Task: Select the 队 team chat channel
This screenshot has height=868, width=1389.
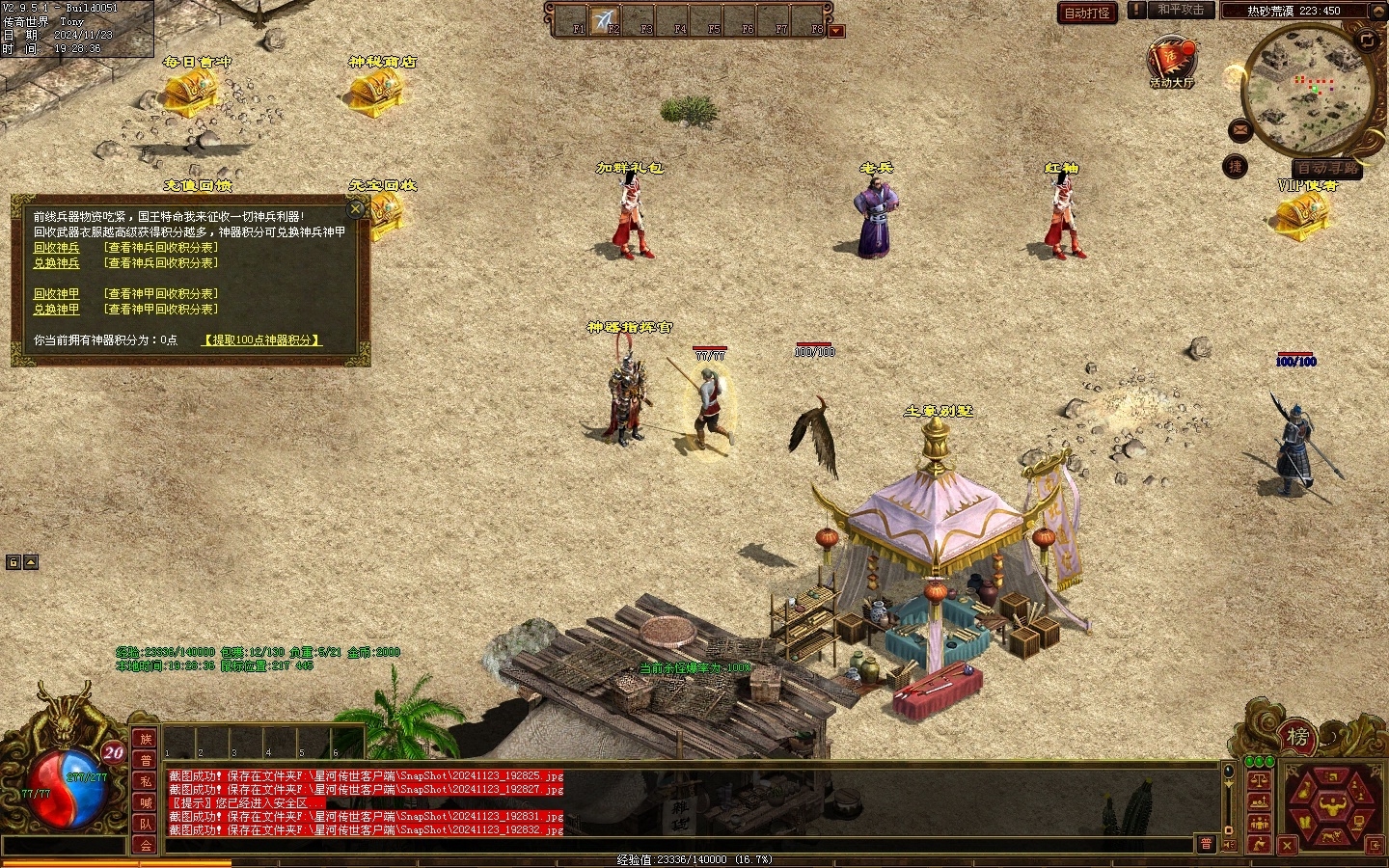Action: tap(146, 824)
